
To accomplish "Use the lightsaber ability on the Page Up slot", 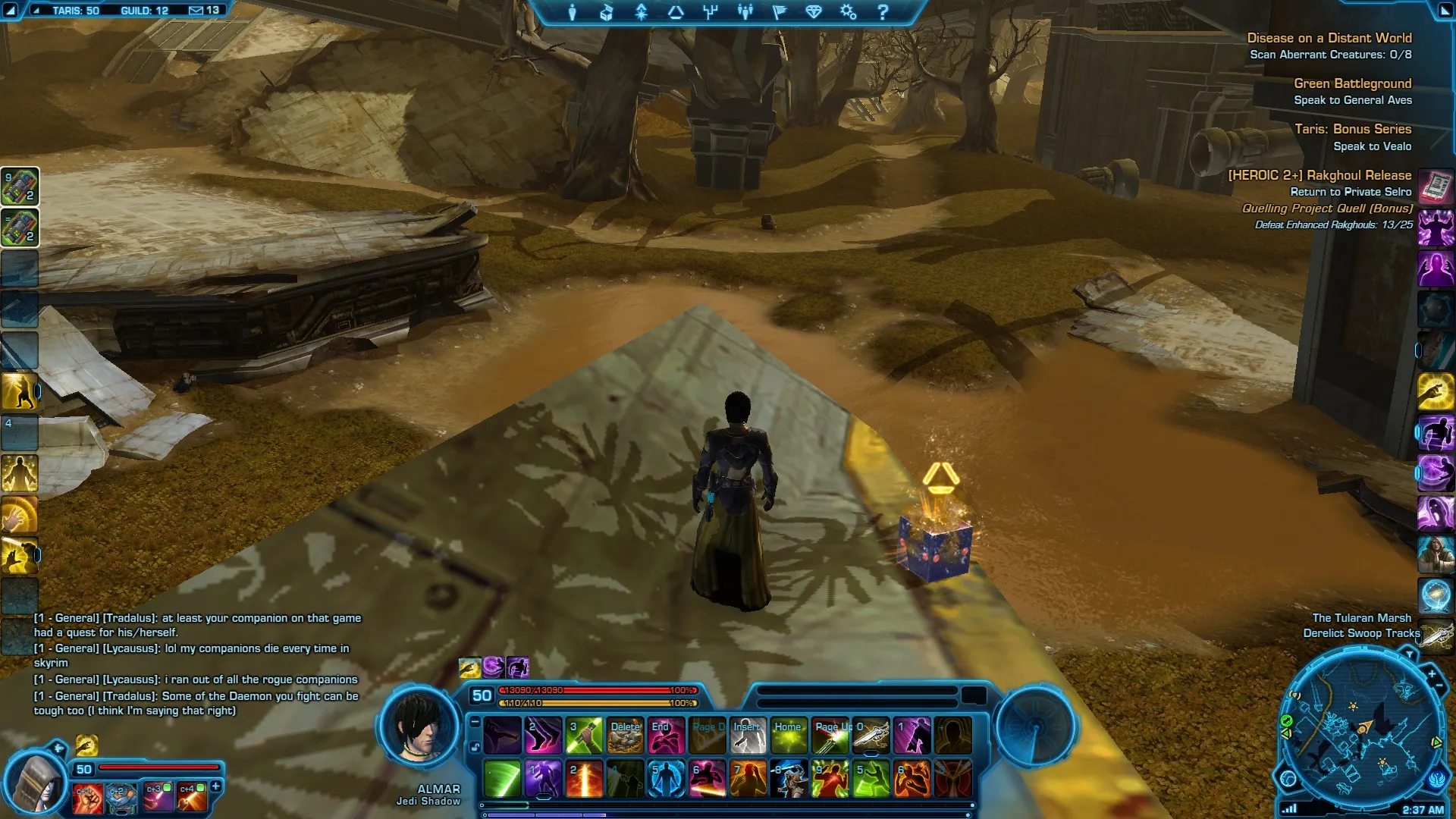I will pos(830,736).
